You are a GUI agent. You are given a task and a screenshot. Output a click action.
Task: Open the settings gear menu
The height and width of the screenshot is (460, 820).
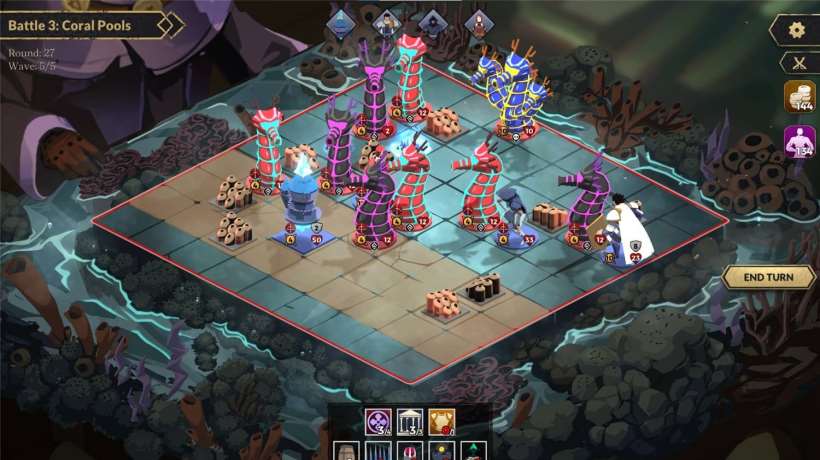tap(797, 30)
